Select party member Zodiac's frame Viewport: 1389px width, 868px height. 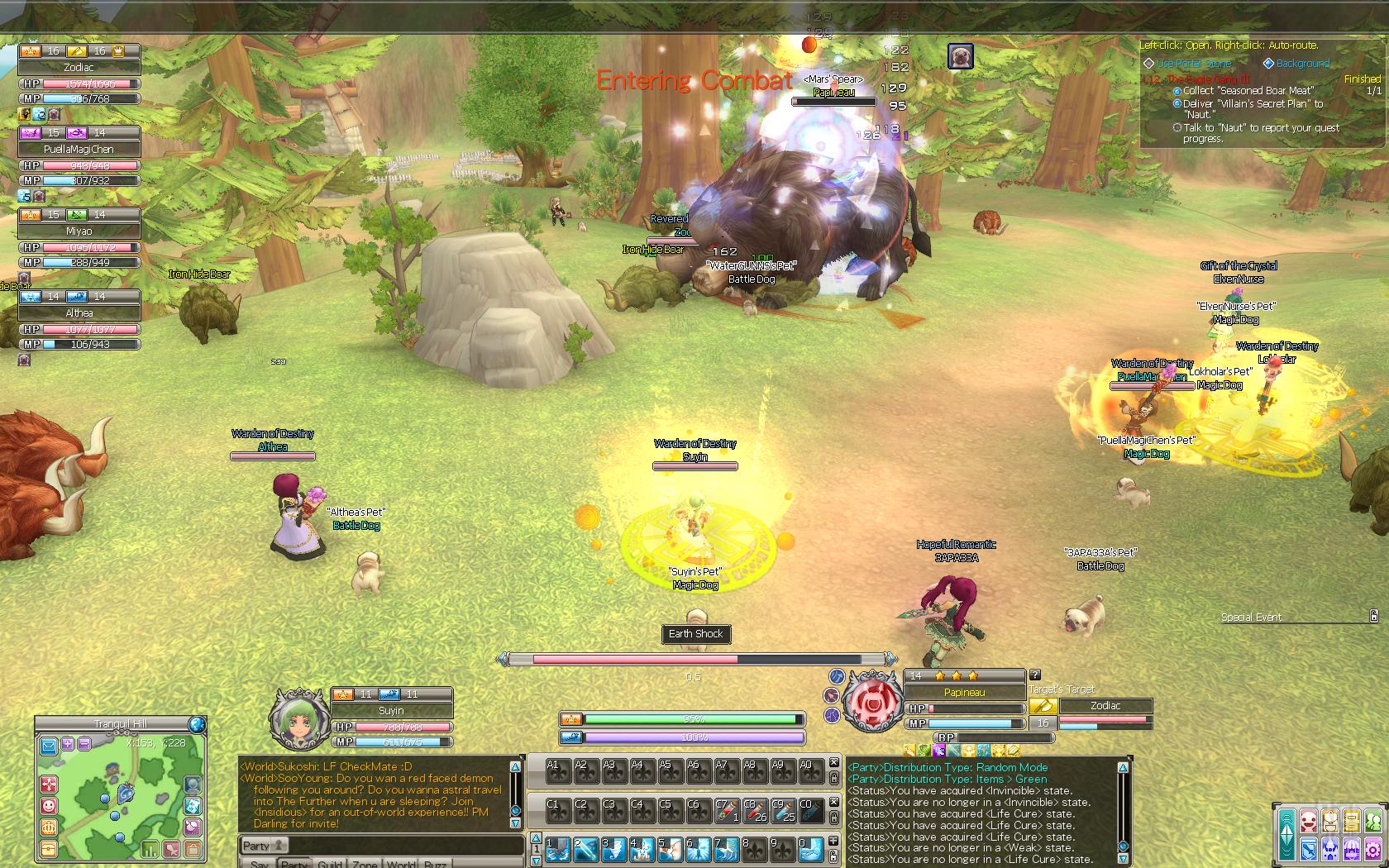click(x=79, y=67)
